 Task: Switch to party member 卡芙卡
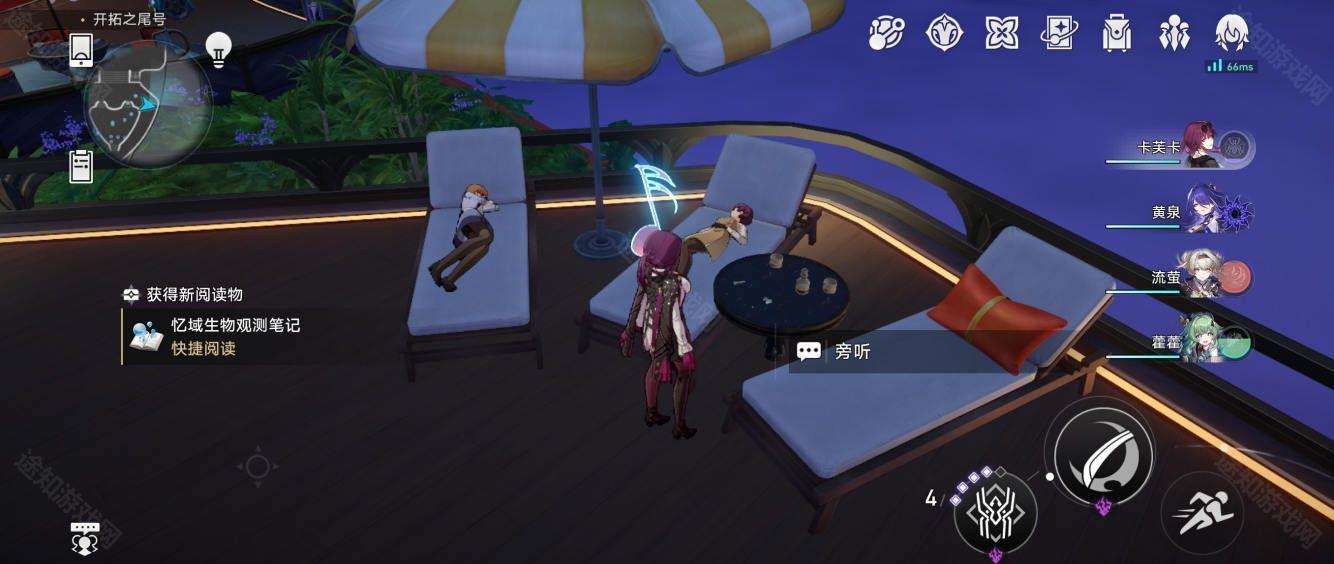tap(1205, 148)
